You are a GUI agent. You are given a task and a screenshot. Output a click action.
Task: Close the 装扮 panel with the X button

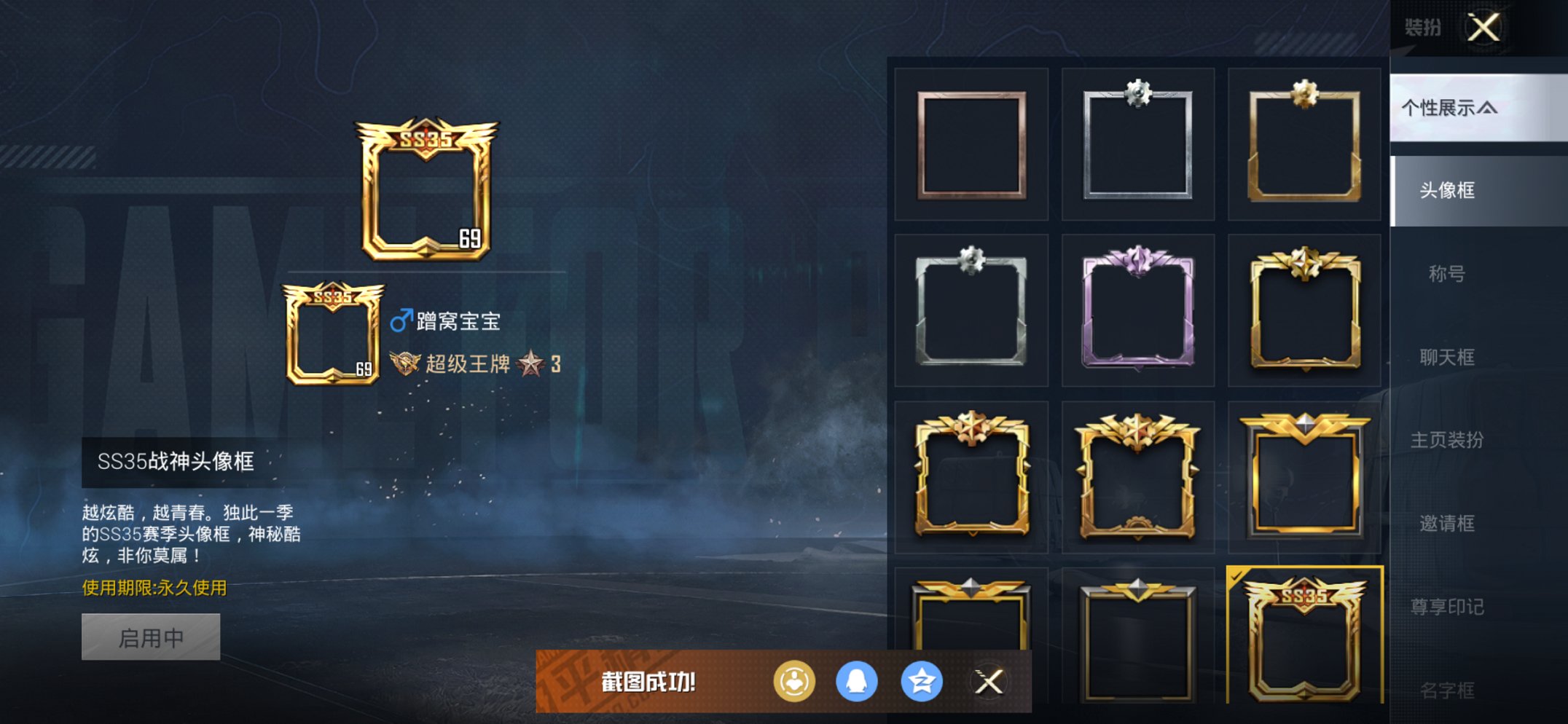coord(1484,28)
